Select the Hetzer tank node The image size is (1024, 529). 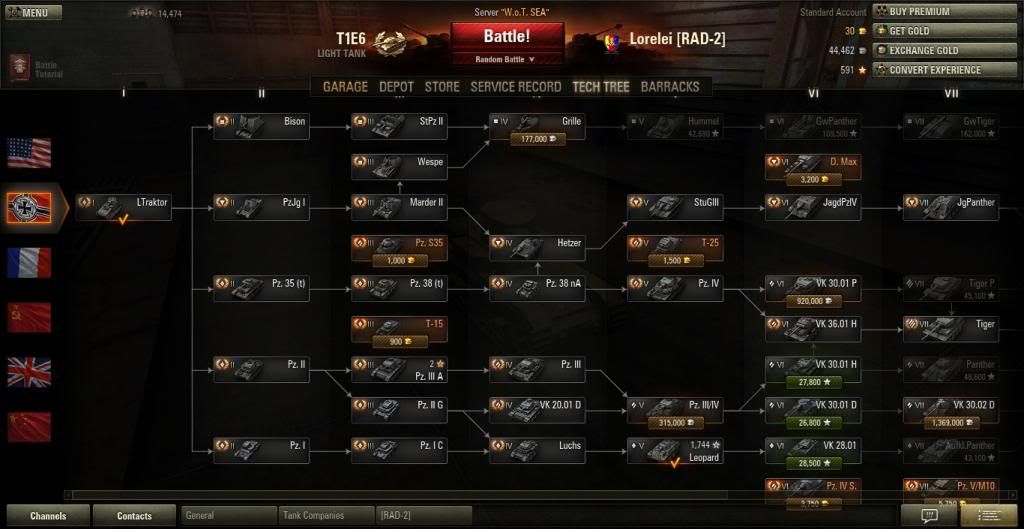coord(536,243)
